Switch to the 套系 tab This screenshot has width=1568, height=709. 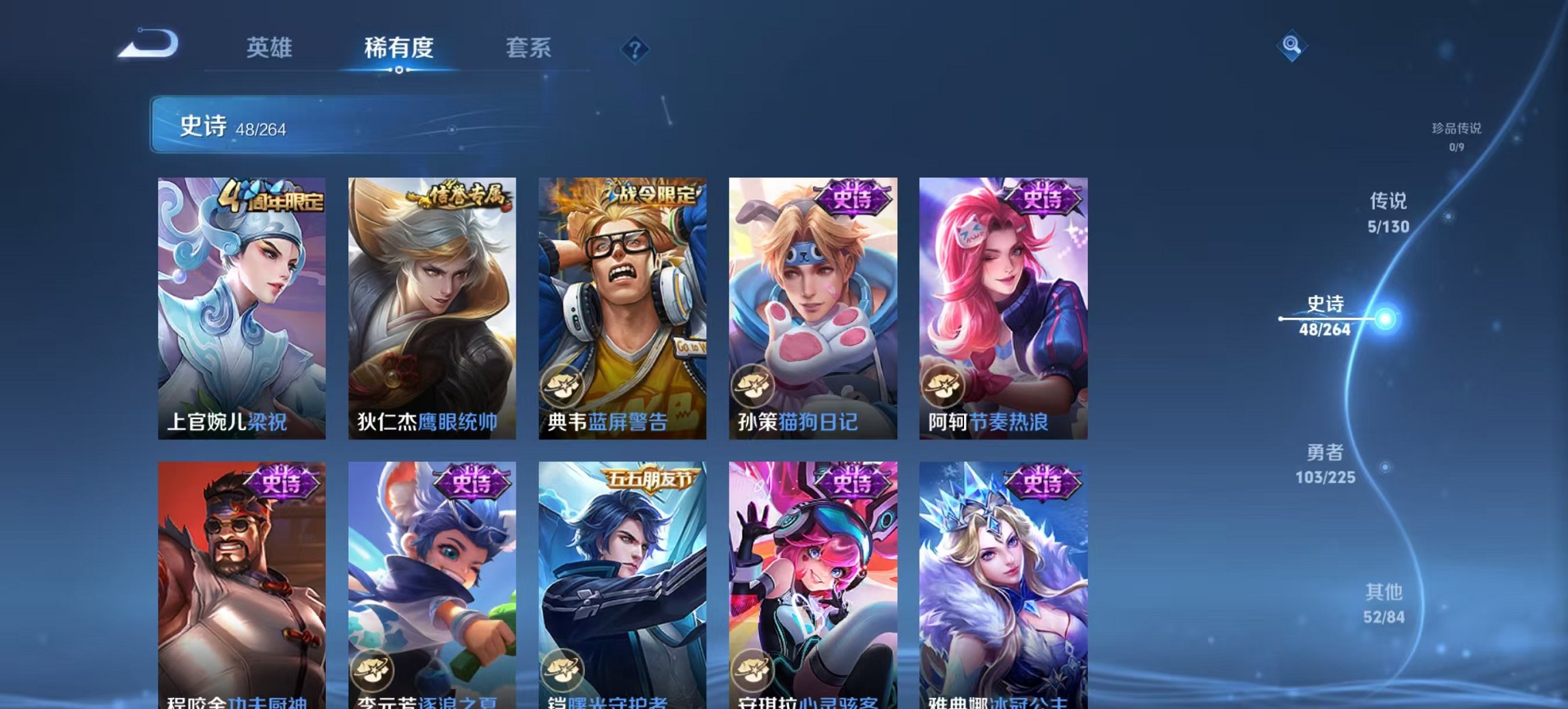coord(527,48)
